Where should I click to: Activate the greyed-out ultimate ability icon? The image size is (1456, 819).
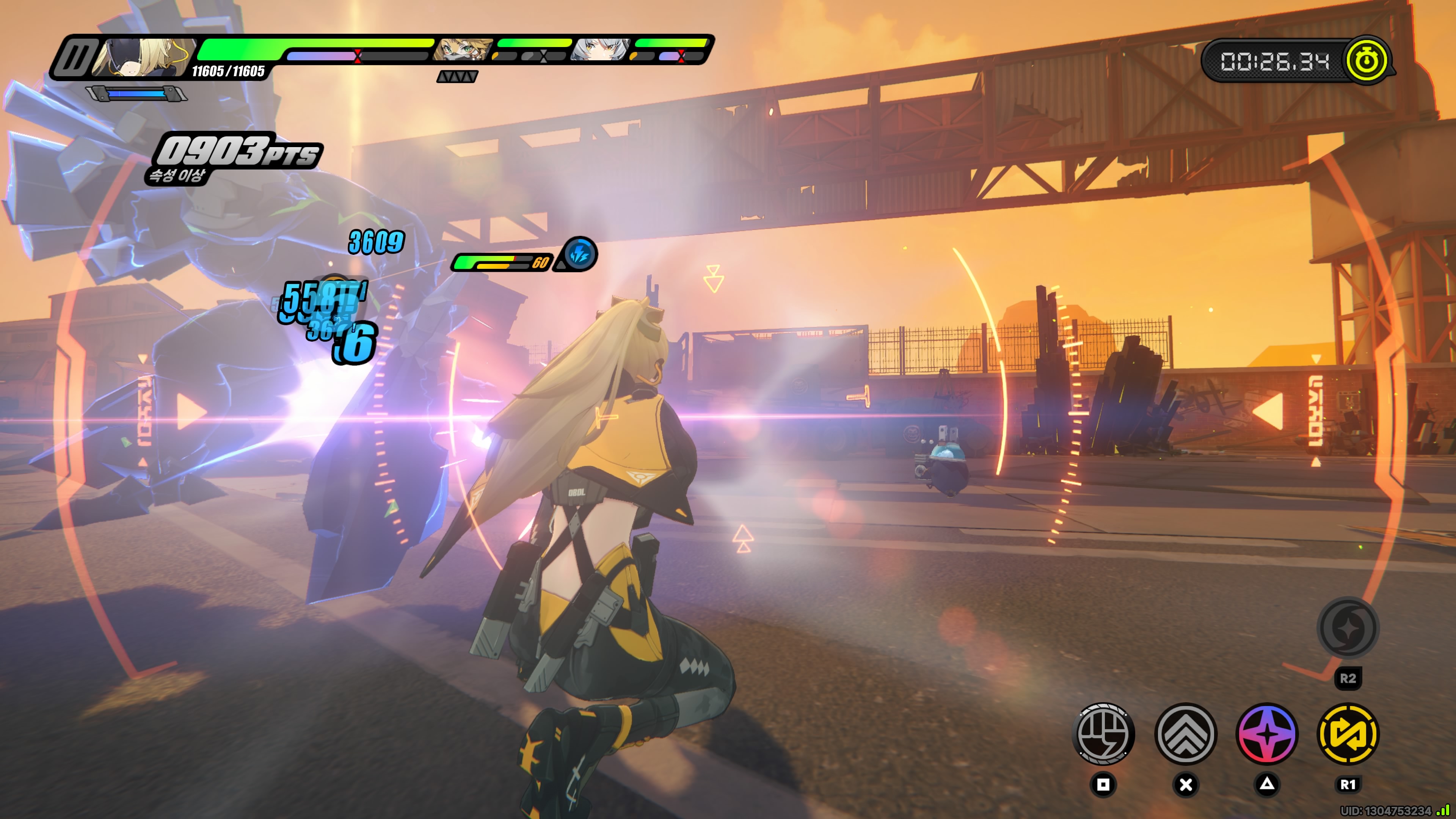point(1348,628)
